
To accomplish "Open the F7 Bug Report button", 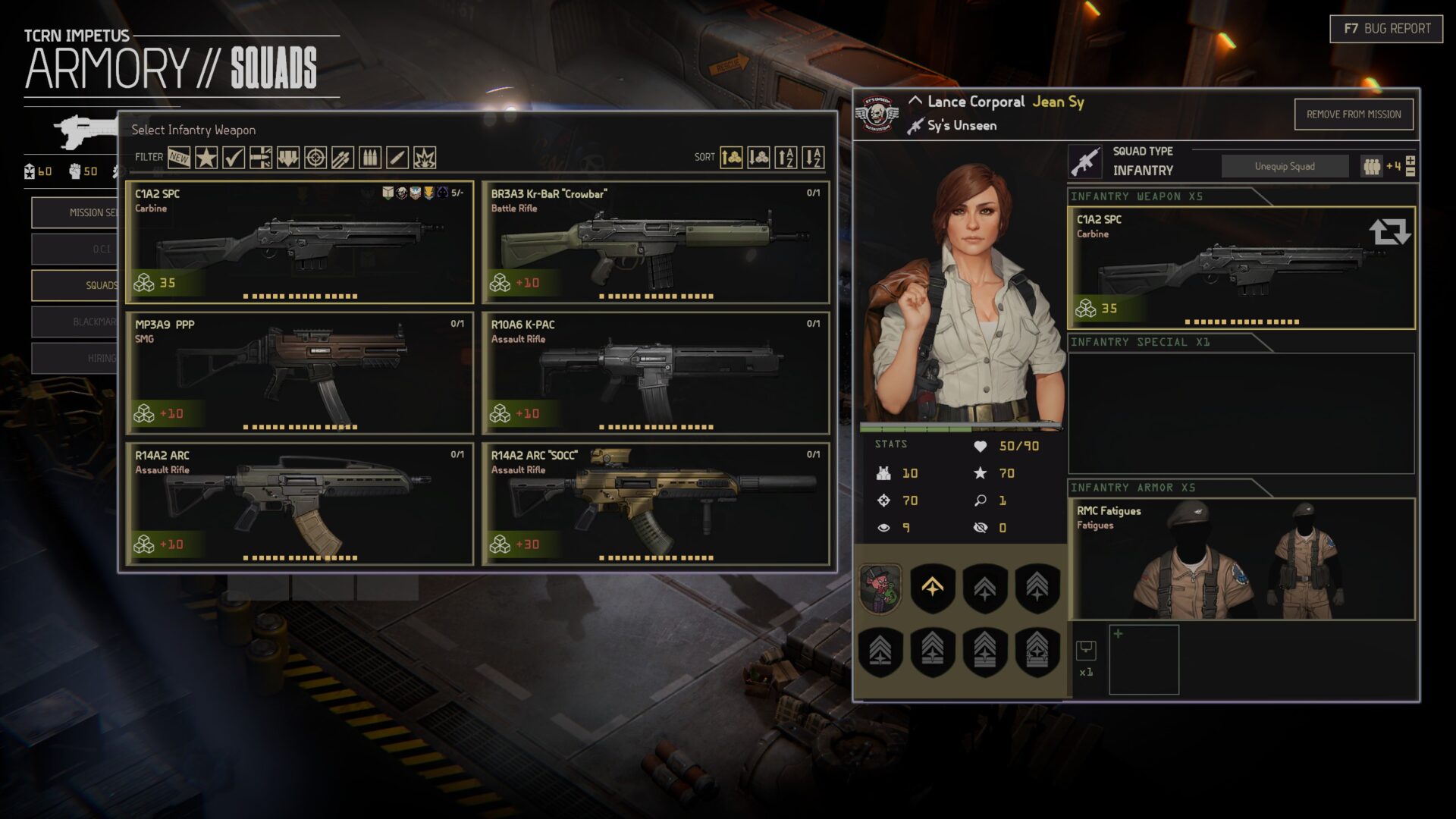I will (1385, 29).
